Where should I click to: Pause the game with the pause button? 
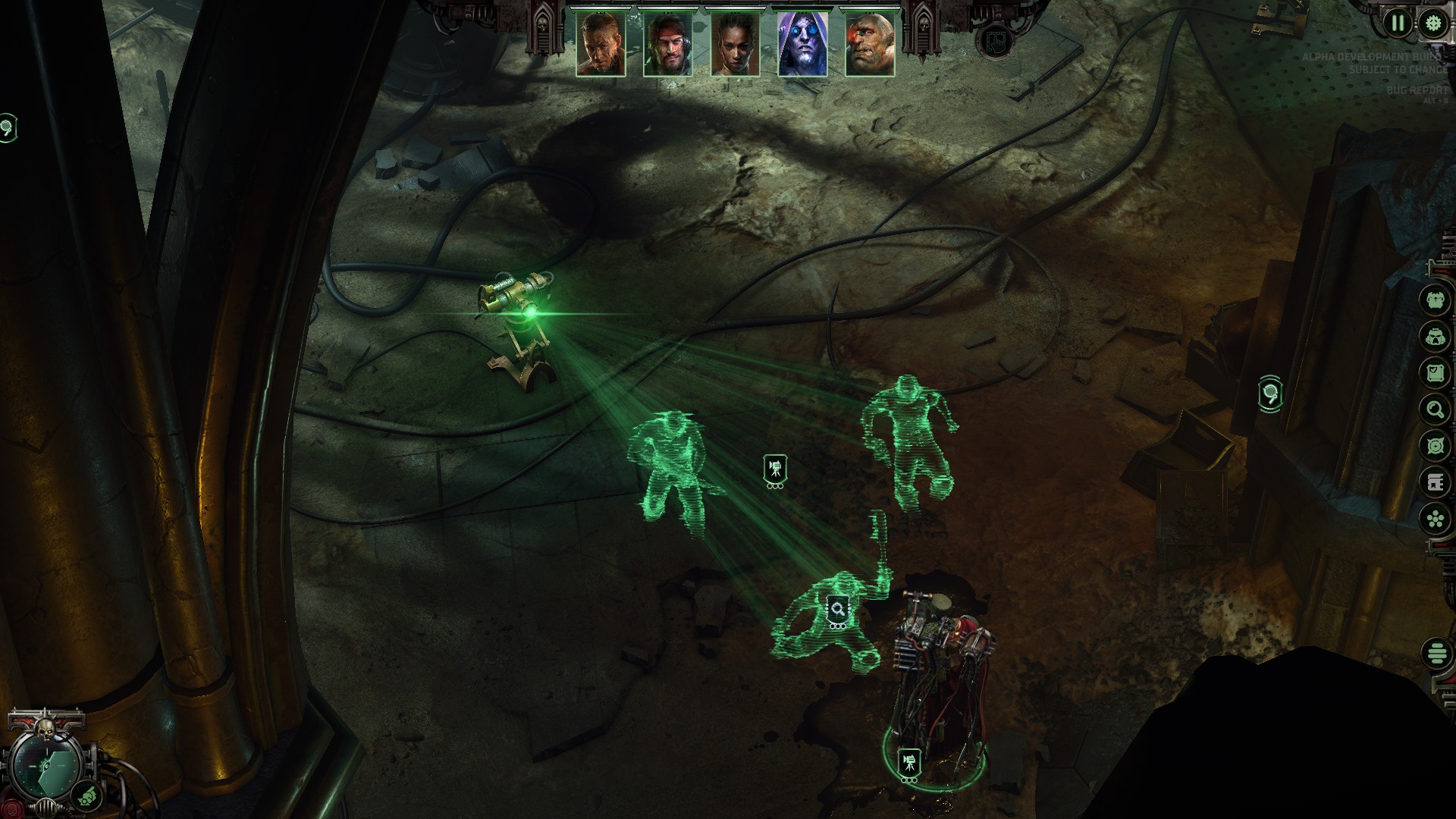pos(1398,24)
